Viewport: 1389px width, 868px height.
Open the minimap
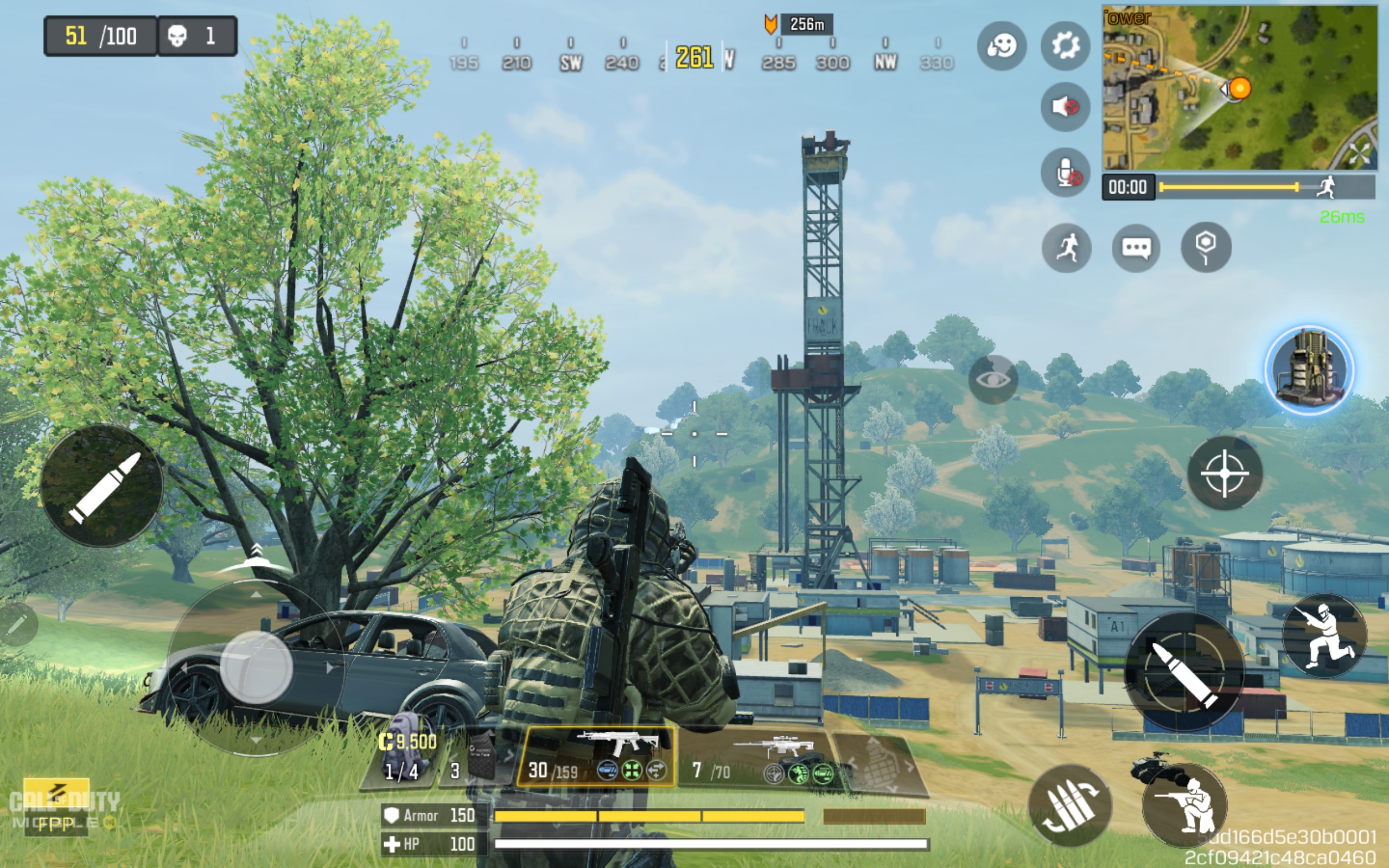tap(1239, 87)
